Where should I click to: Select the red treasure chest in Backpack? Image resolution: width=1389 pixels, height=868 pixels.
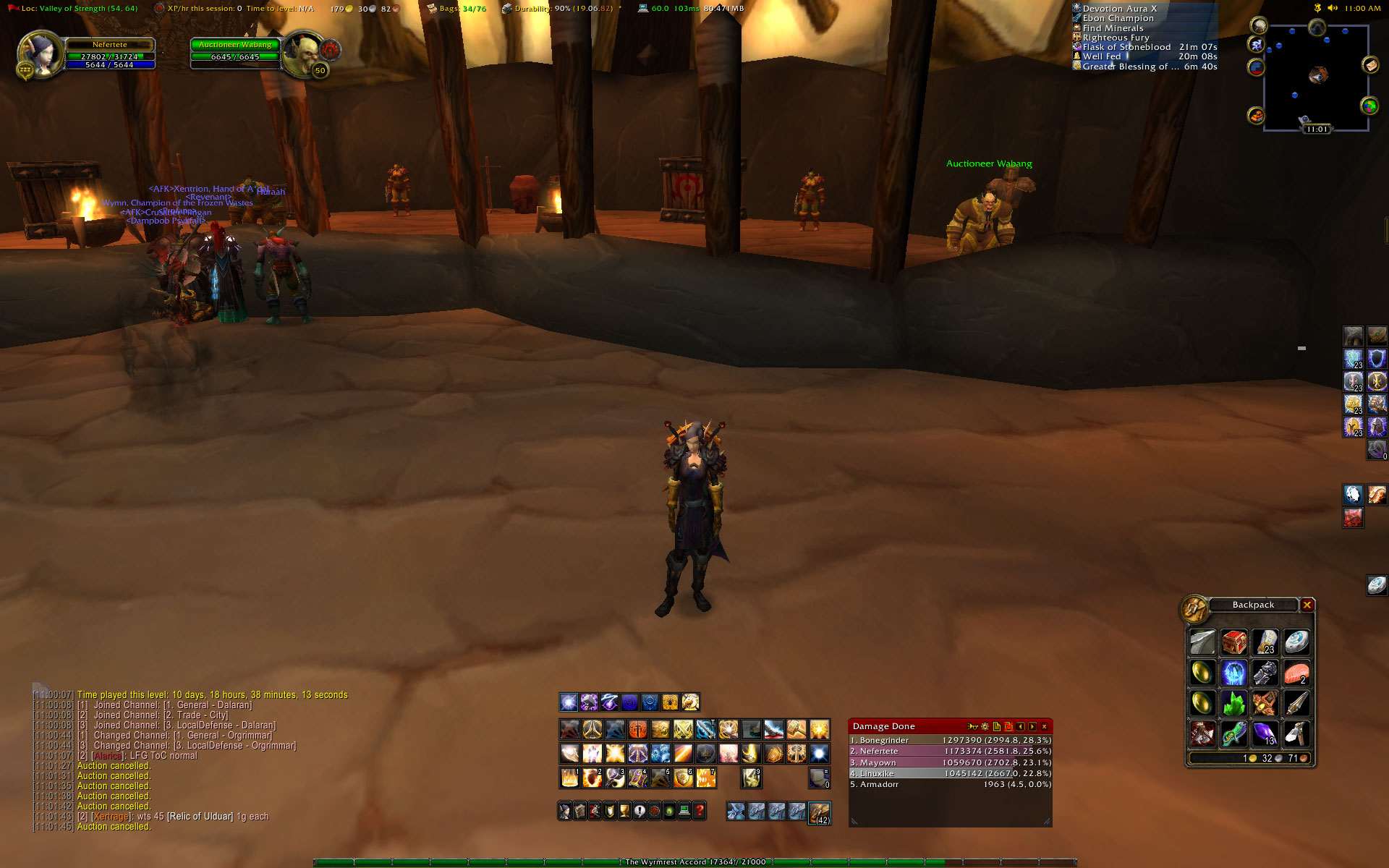click(x=1233, y=642)
